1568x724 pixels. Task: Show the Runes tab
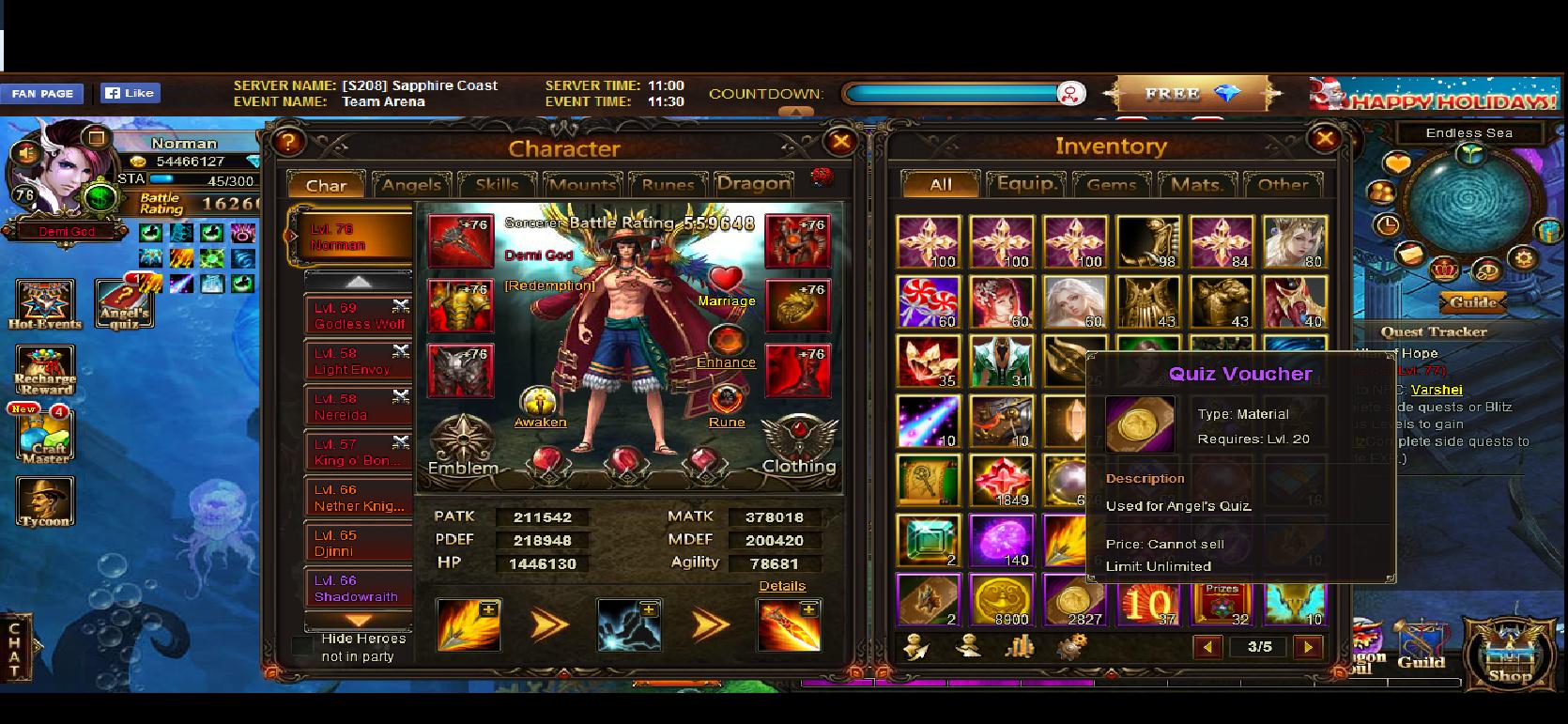coord(668,185)
